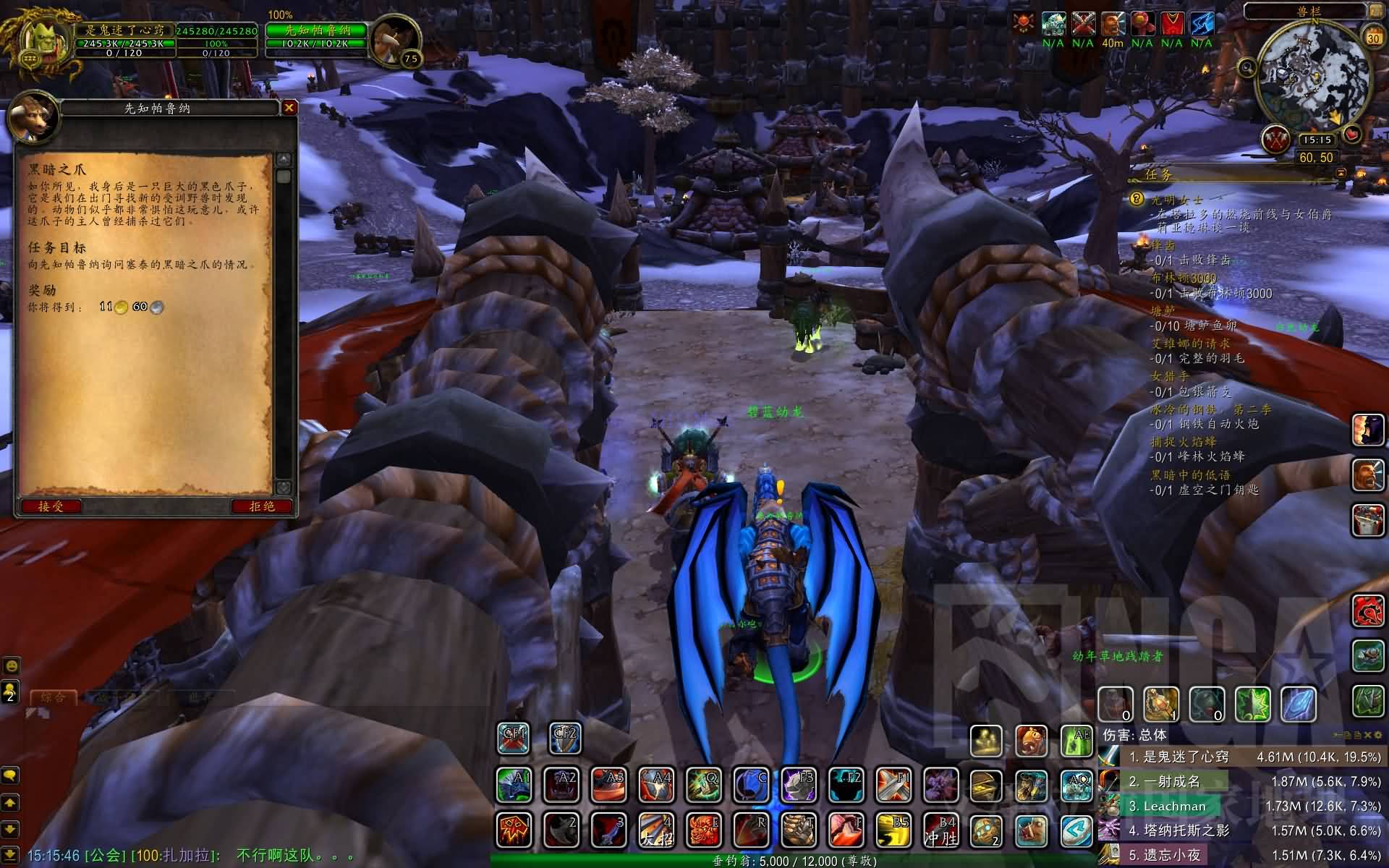The image size is (1389, 868).
Task: Select the 综合 chat tab
Action: [54, 698]
